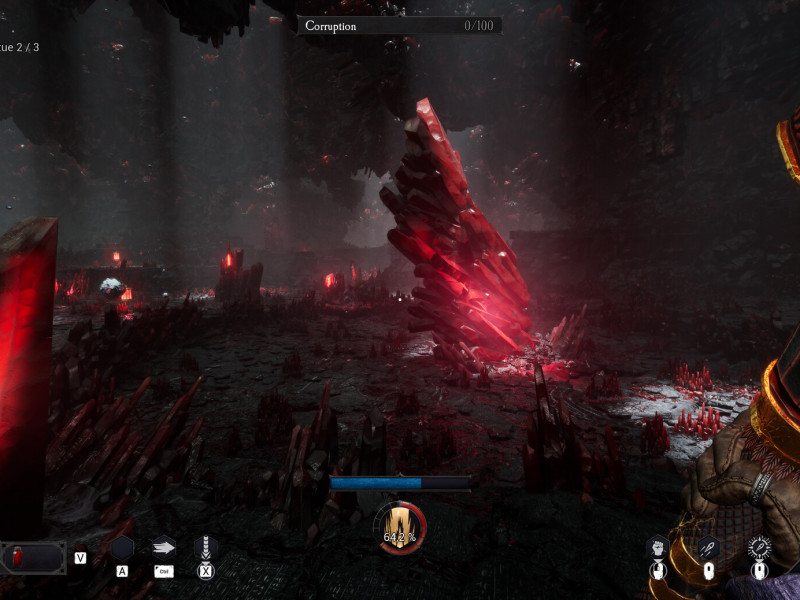
Task: Click the empty hexagon ability slot
Action: point(122,549)
